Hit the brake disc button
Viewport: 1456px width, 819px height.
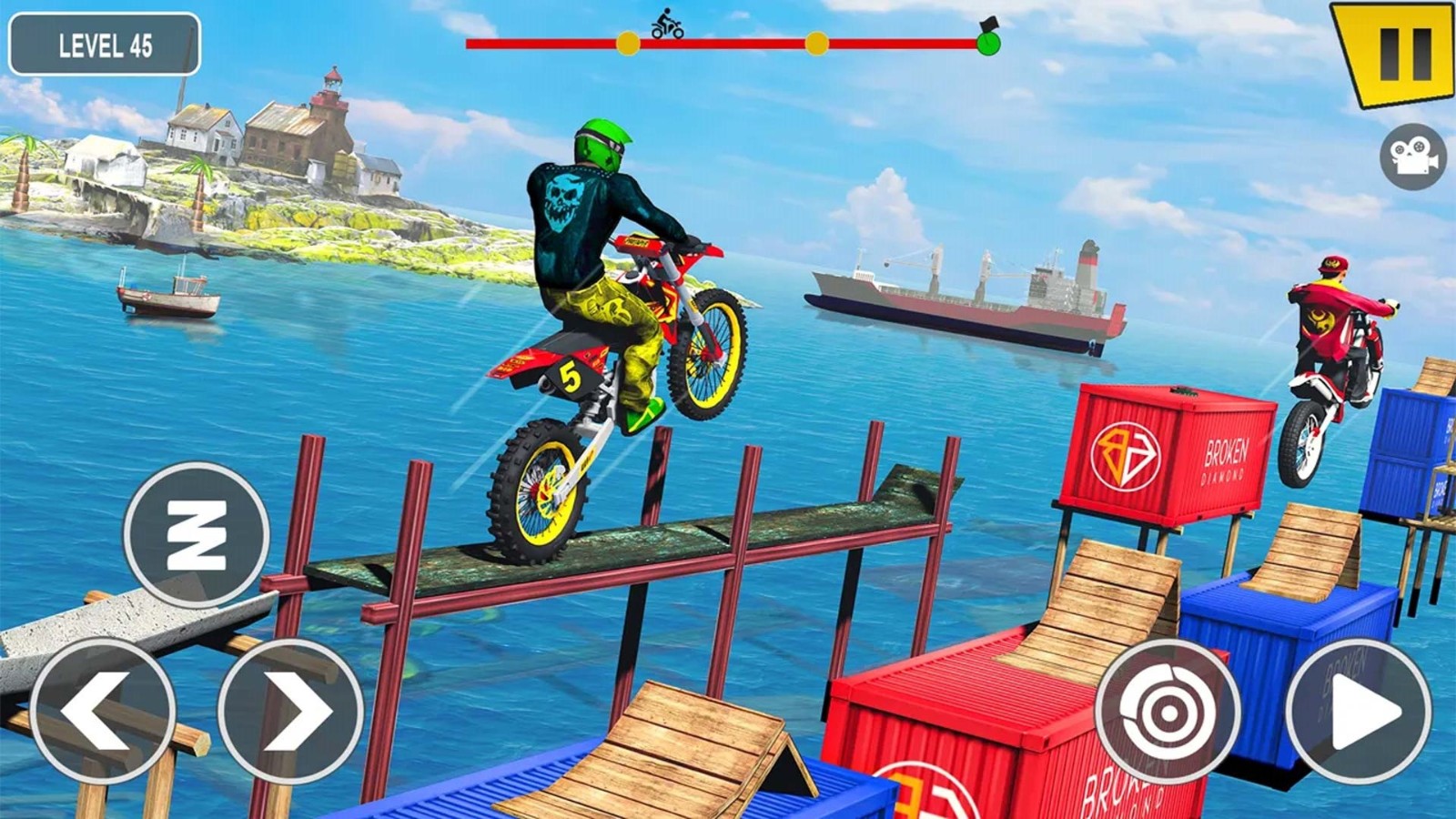(x=1168, y=711)
